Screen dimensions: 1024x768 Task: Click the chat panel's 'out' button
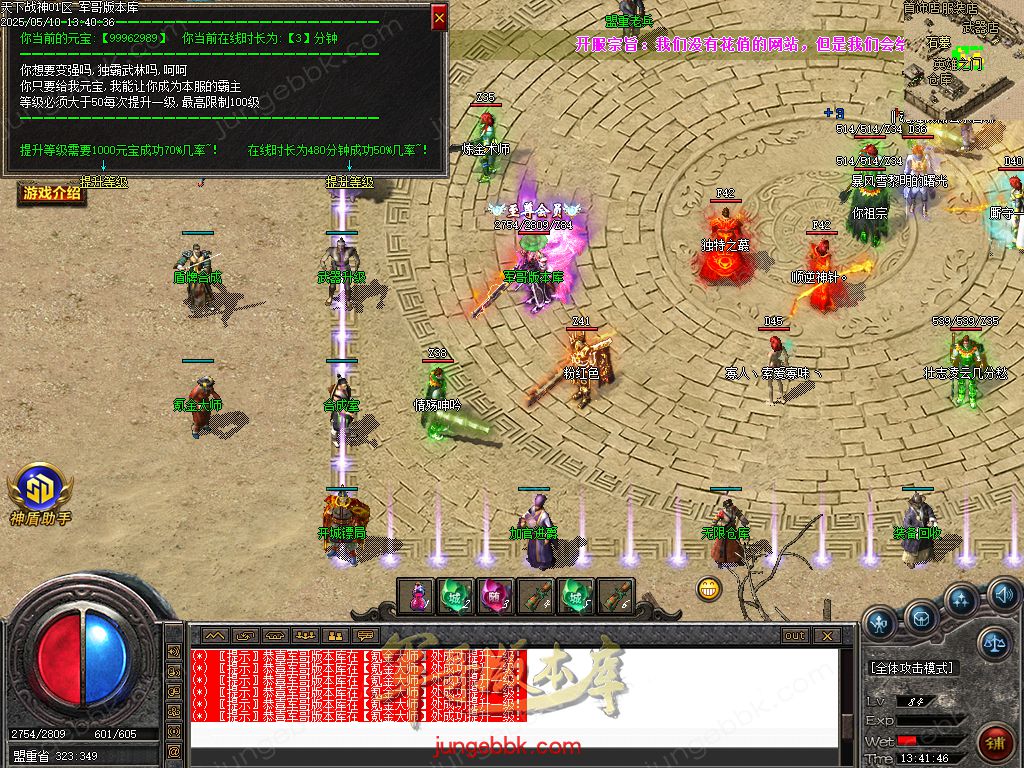tap(795, 635)
